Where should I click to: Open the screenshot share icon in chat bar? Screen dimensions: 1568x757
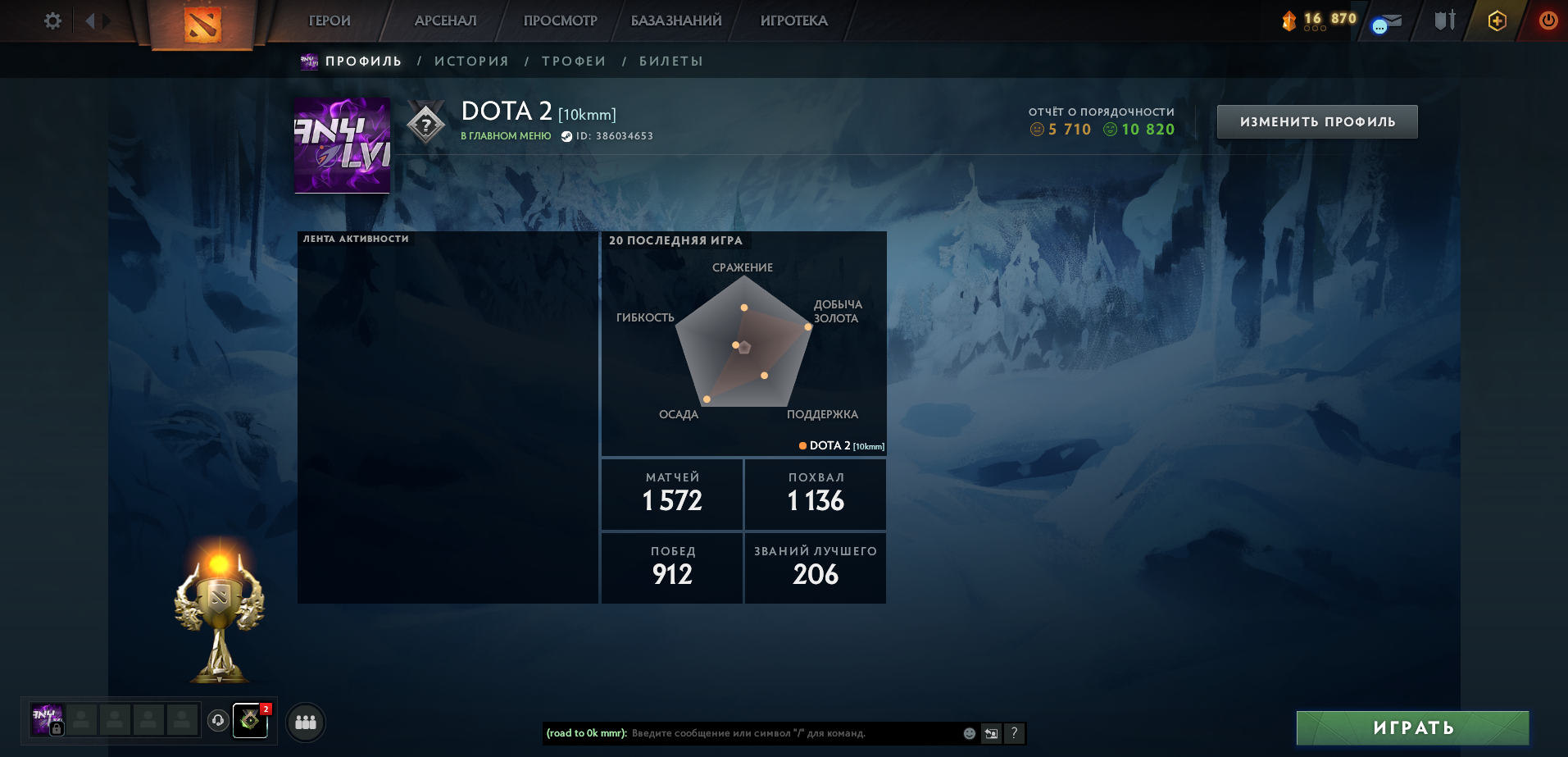[991, 732]
